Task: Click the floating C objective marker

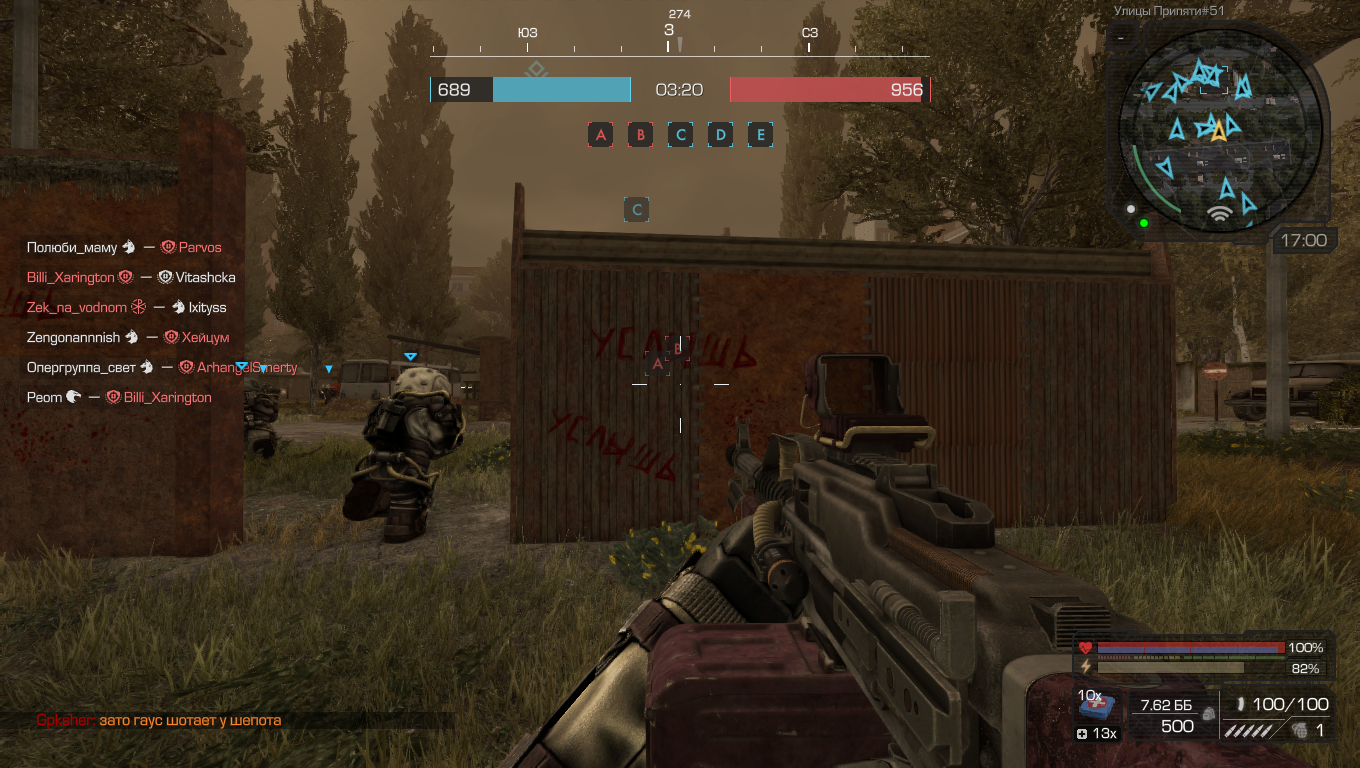Action: pos(637,210)
